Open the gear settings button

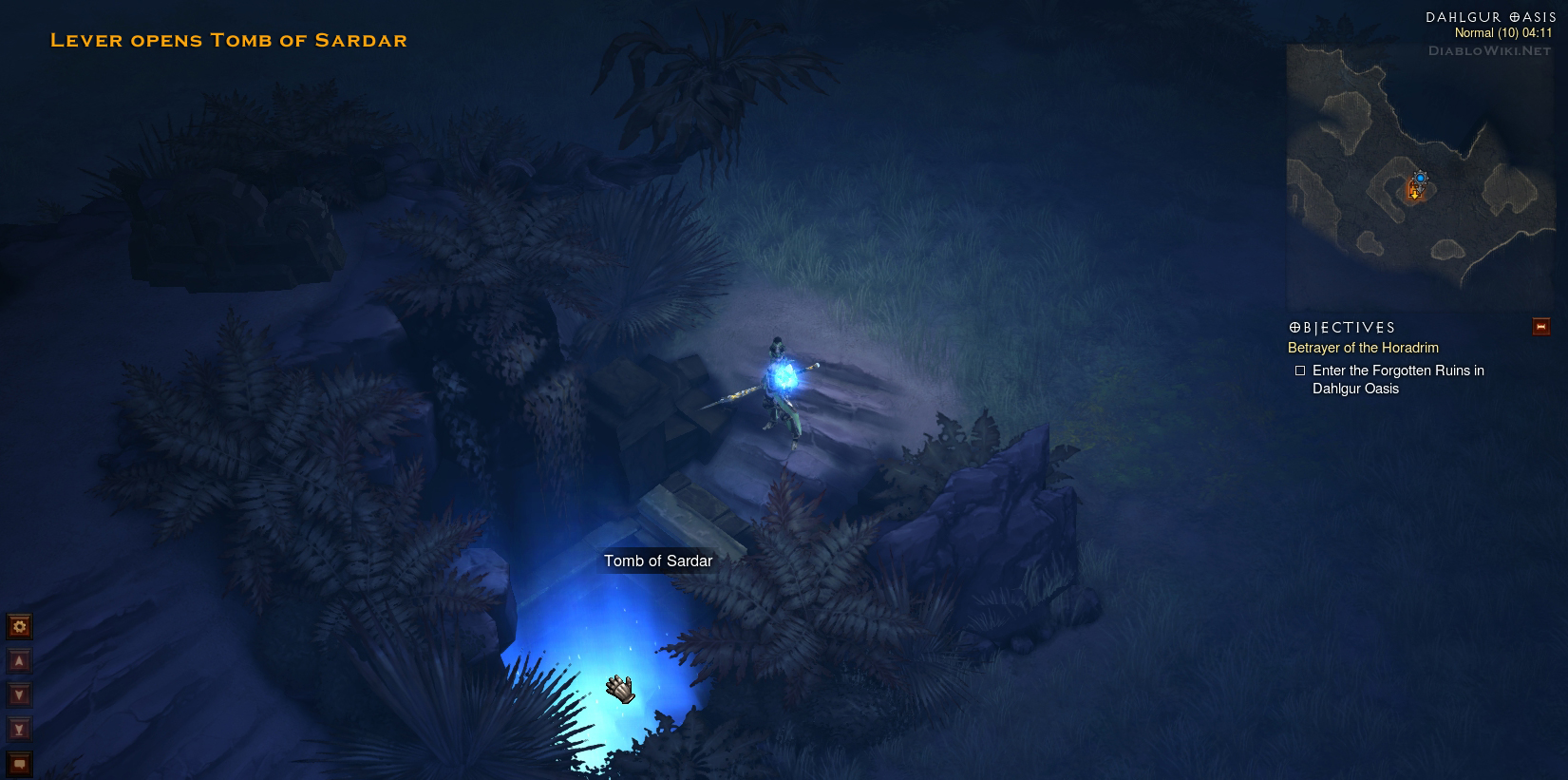click(x=19, y=626)
